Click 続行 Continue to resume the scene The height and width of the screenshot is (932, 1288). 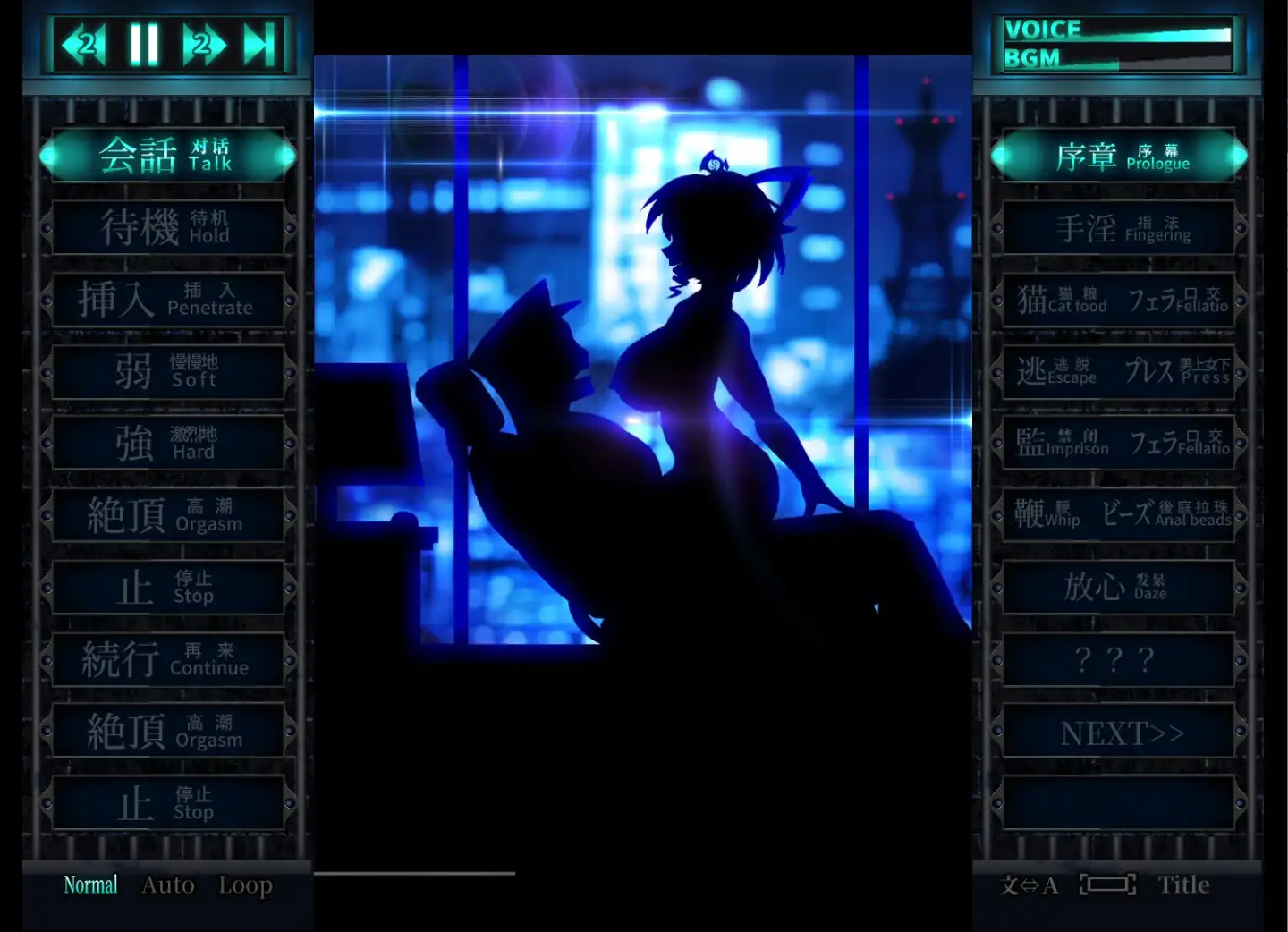(167, 660)
